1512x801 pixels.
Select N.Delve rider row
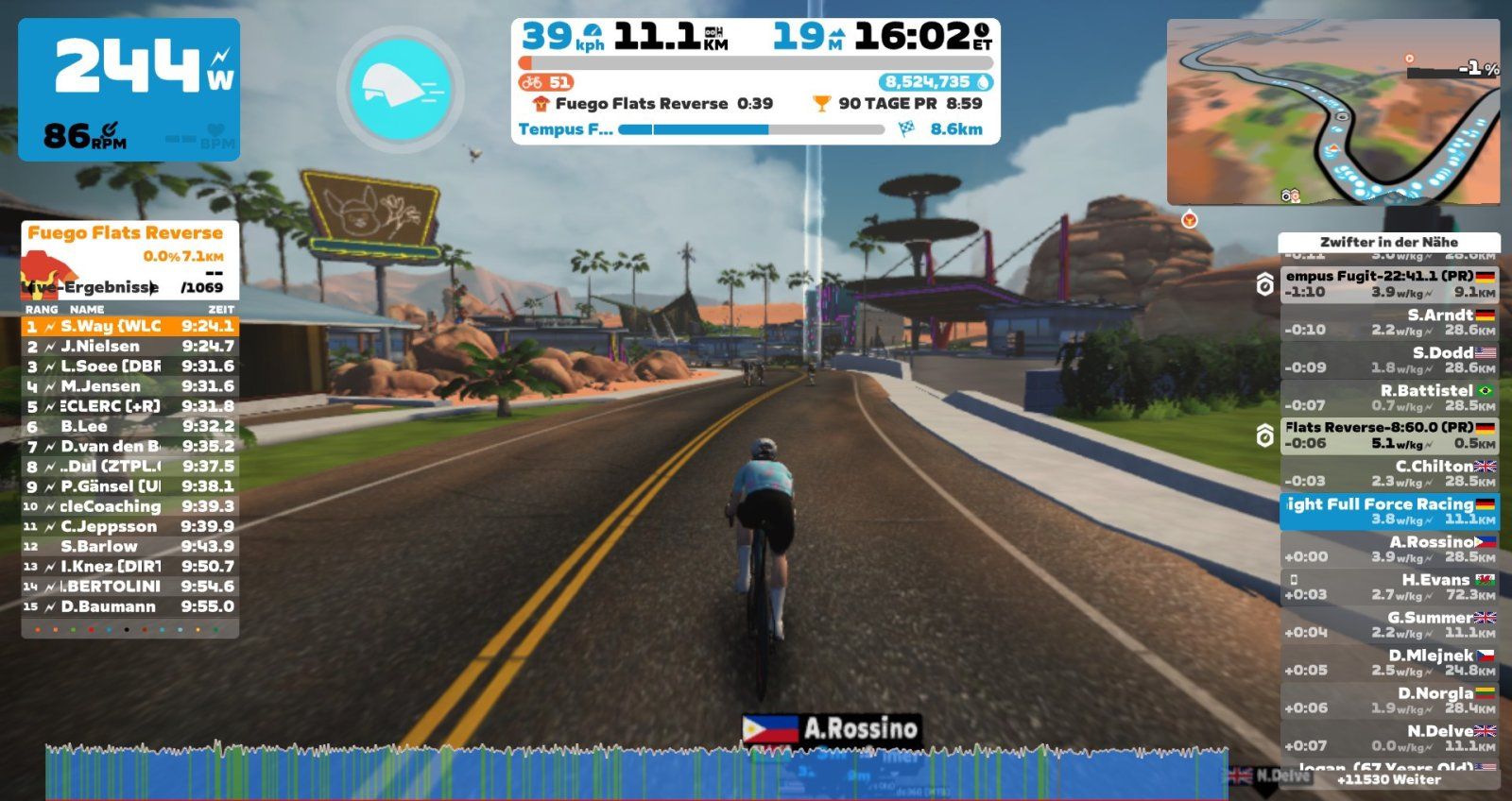coord(1388,738)
